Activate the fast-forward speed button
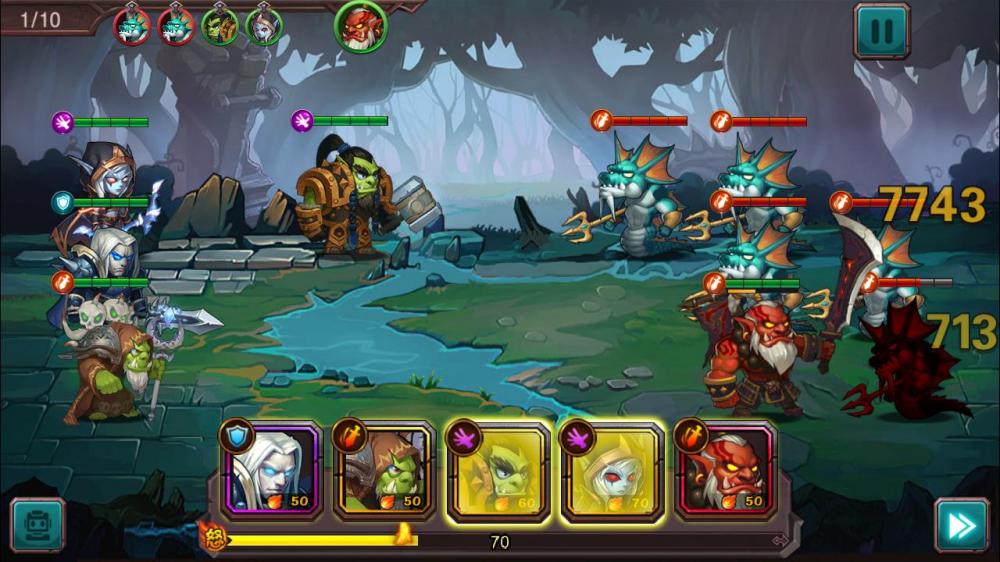 (960, 525)
